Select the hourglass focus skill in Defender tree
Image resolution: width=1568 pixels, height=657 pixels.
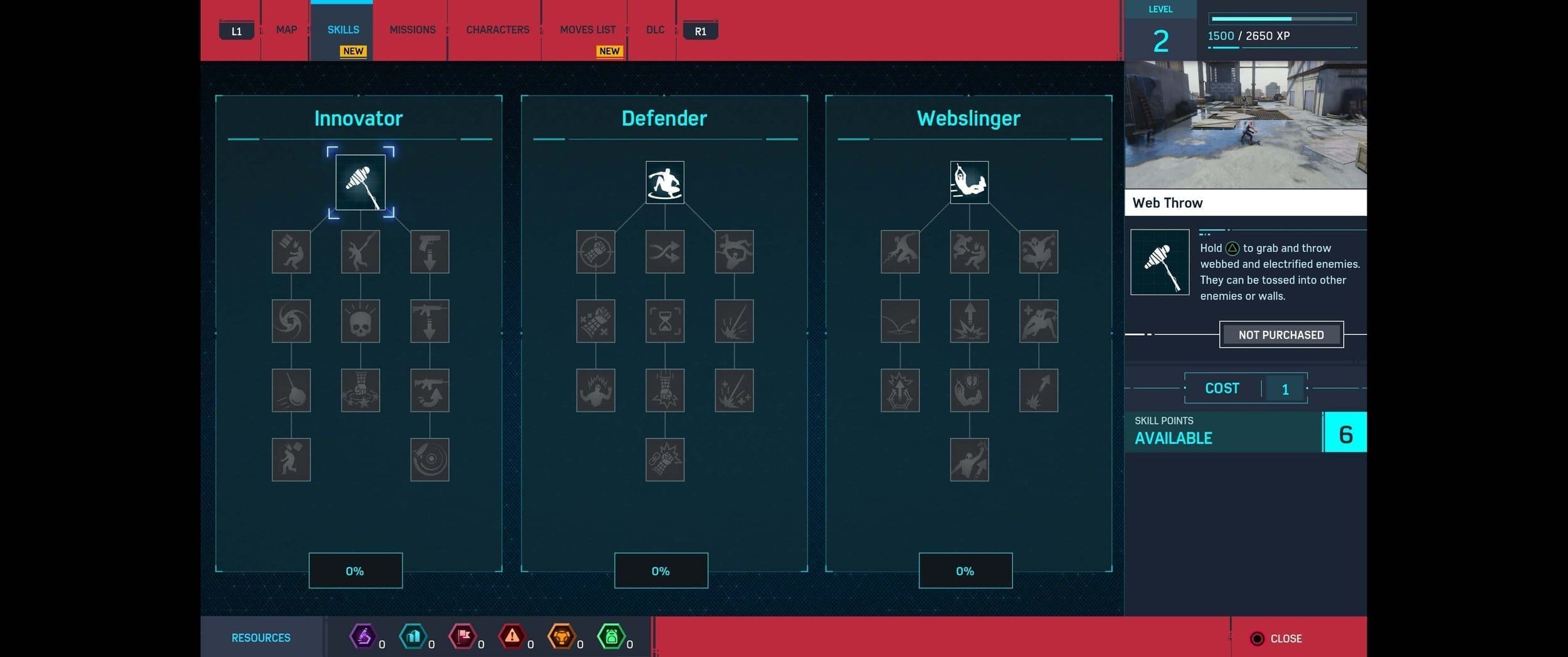coord(665,321)
